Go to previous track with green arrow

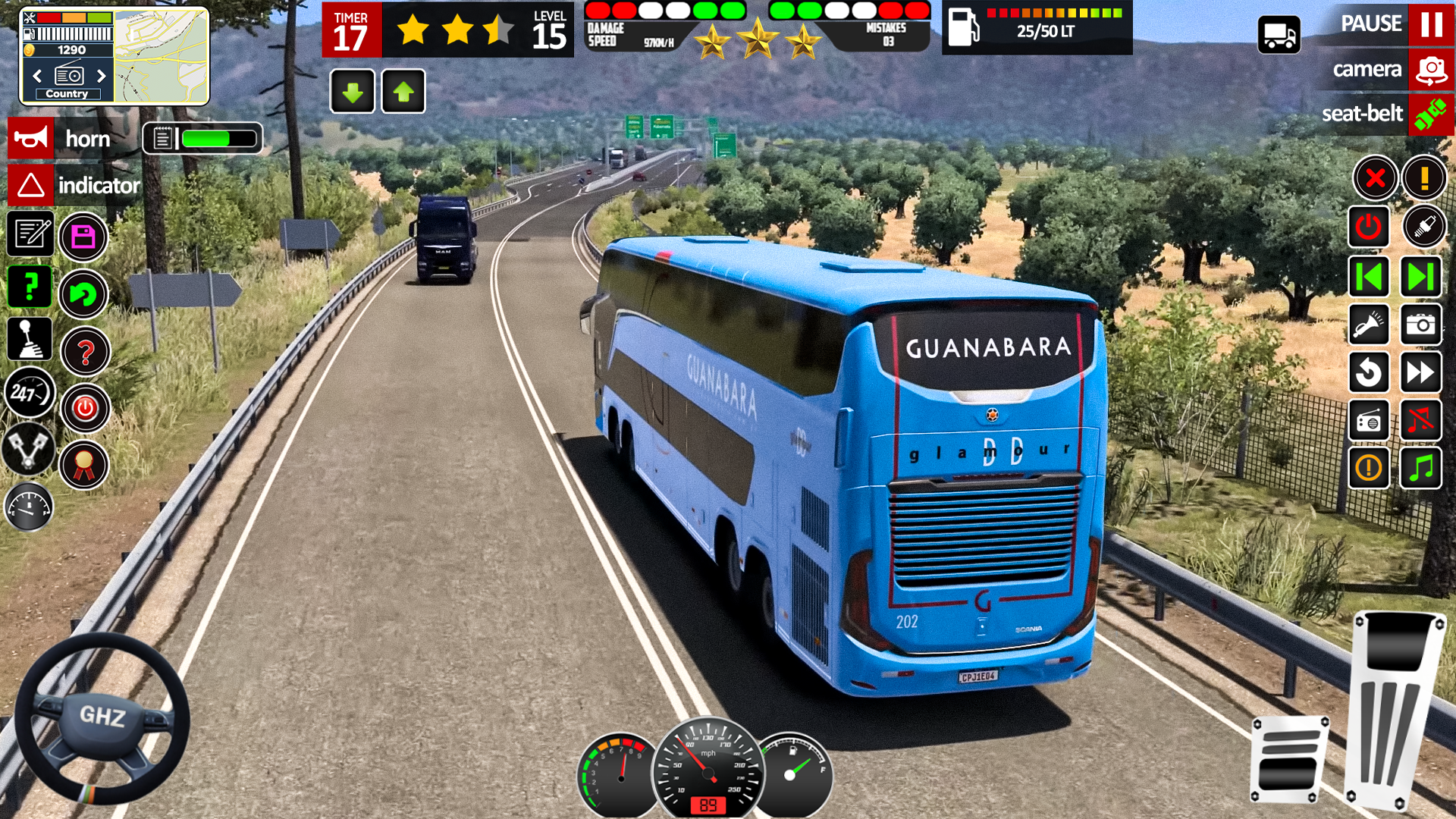1368,276
